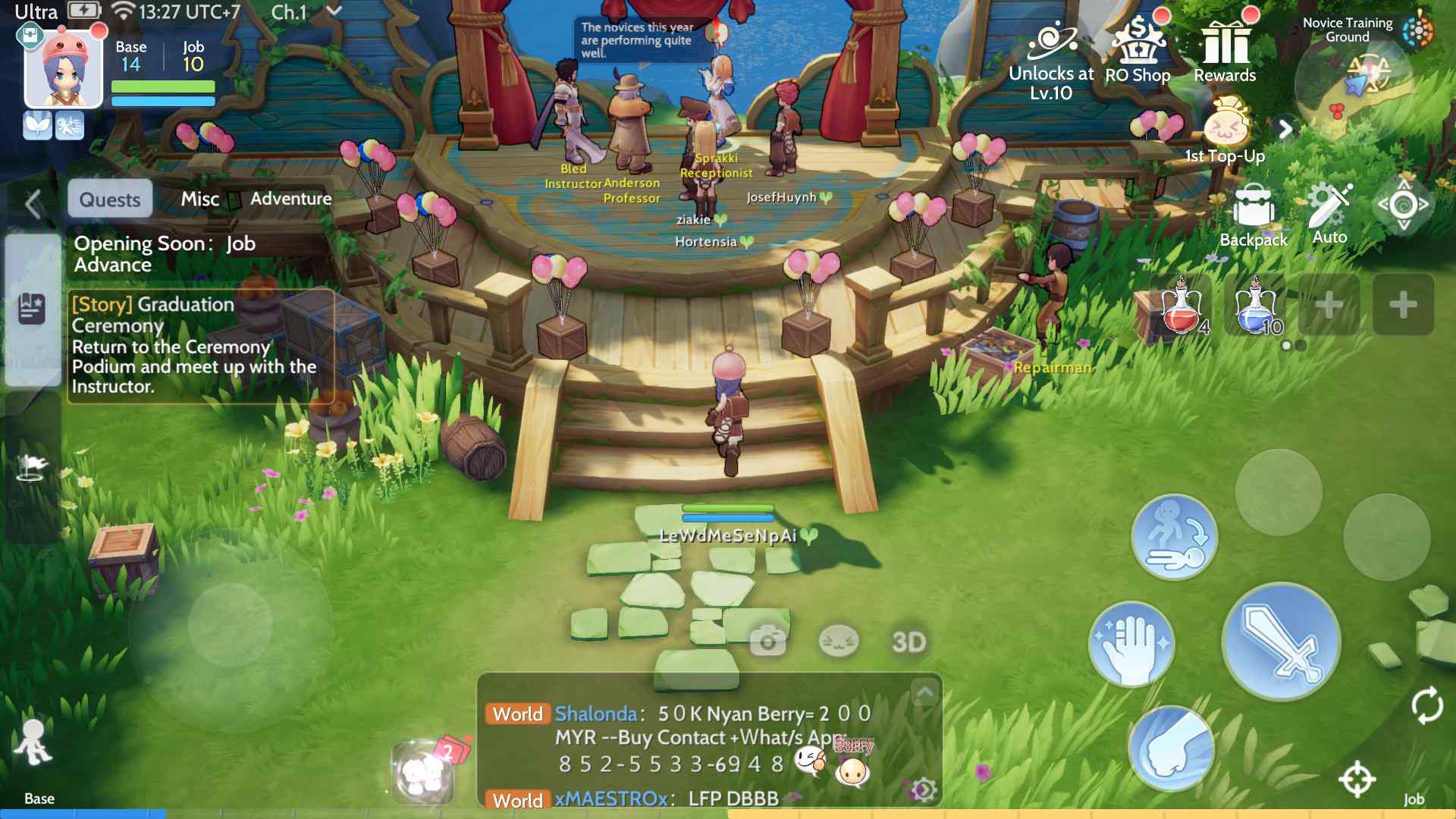
Task: Switch to the Quests tab
Action: coord(110,199)
